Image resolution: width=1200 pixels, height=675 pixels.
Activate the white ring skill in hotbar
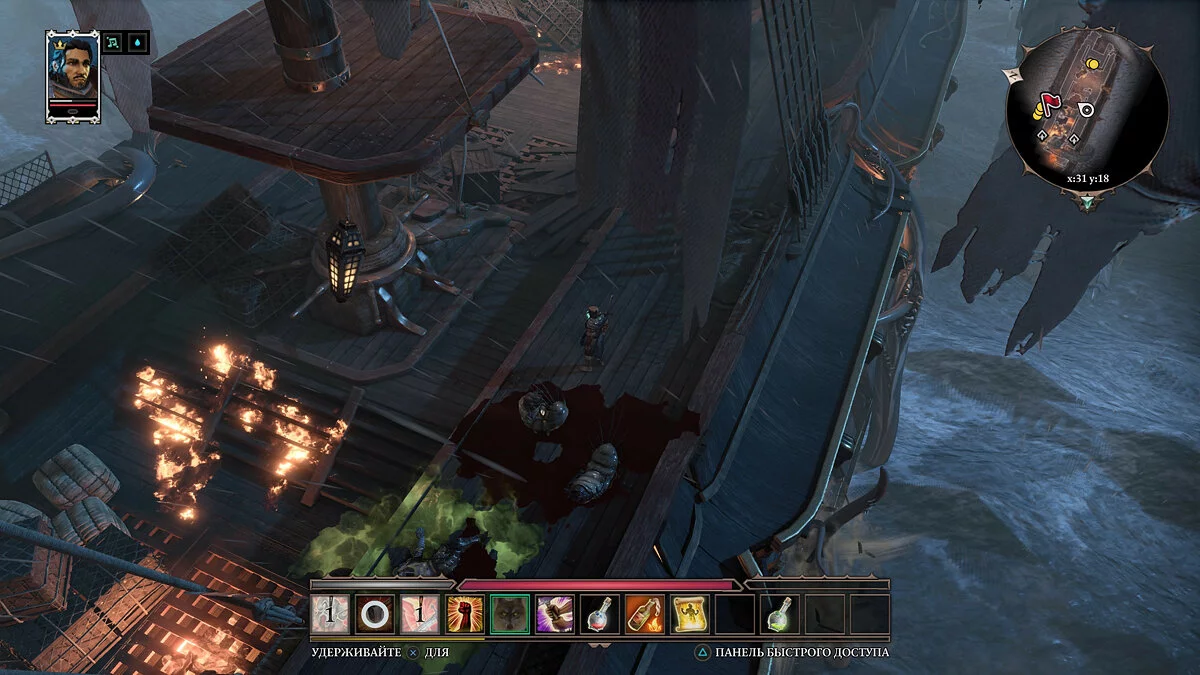375,614
